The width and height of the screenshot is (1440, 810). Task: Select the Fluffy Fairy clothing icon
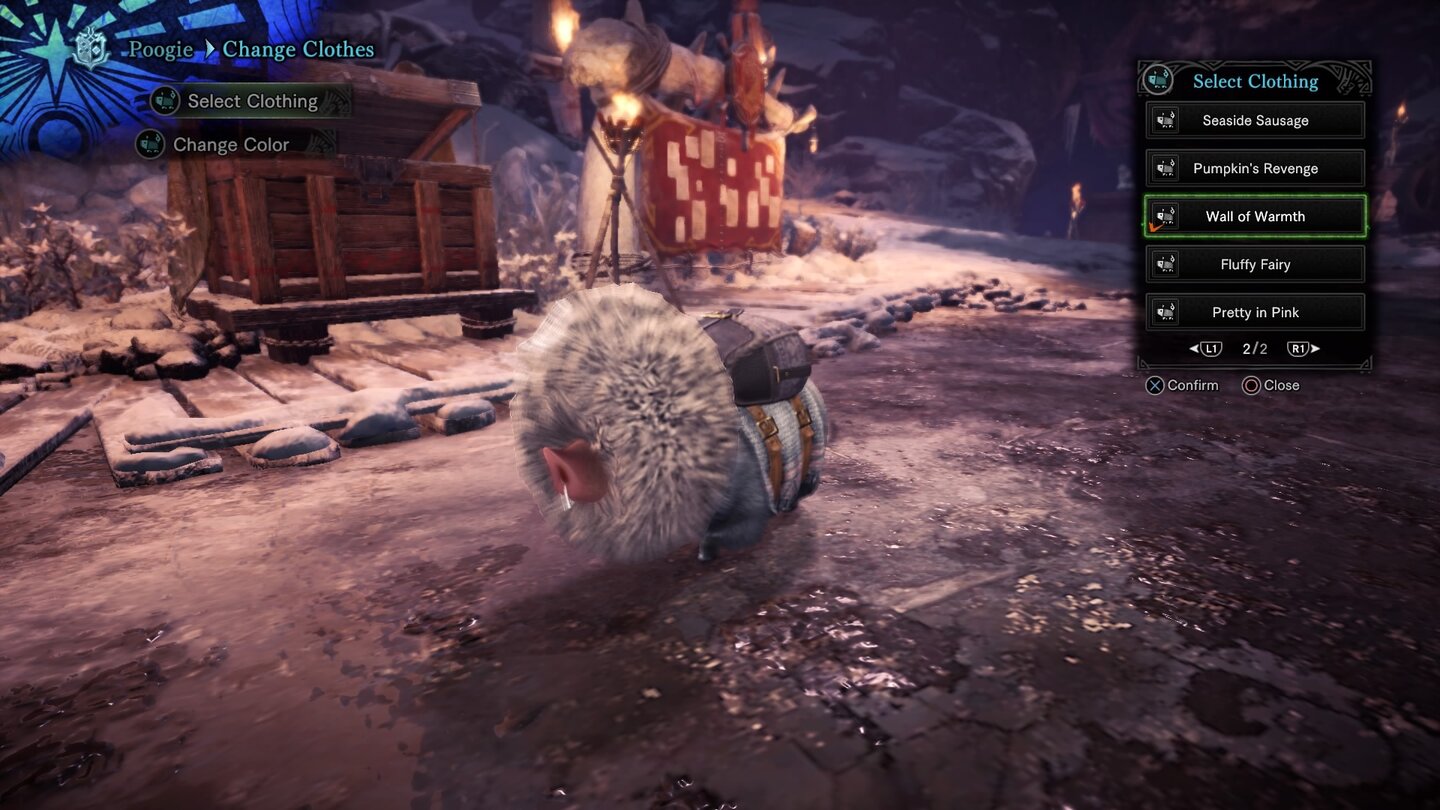click(x=1164, y=264)
